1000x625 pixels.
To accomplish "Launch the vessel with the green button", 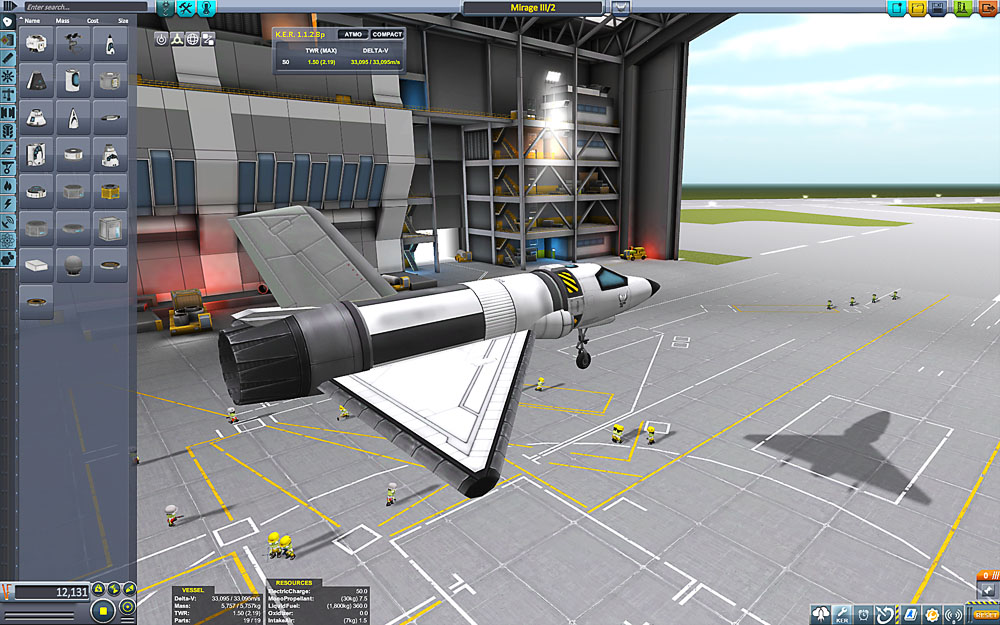I will pos(961,8).
